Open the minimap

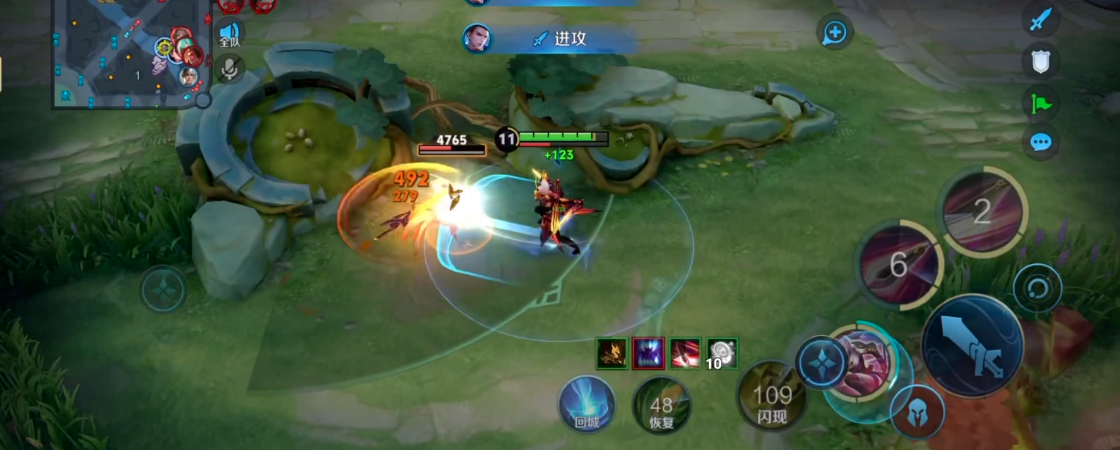[128, 52]
